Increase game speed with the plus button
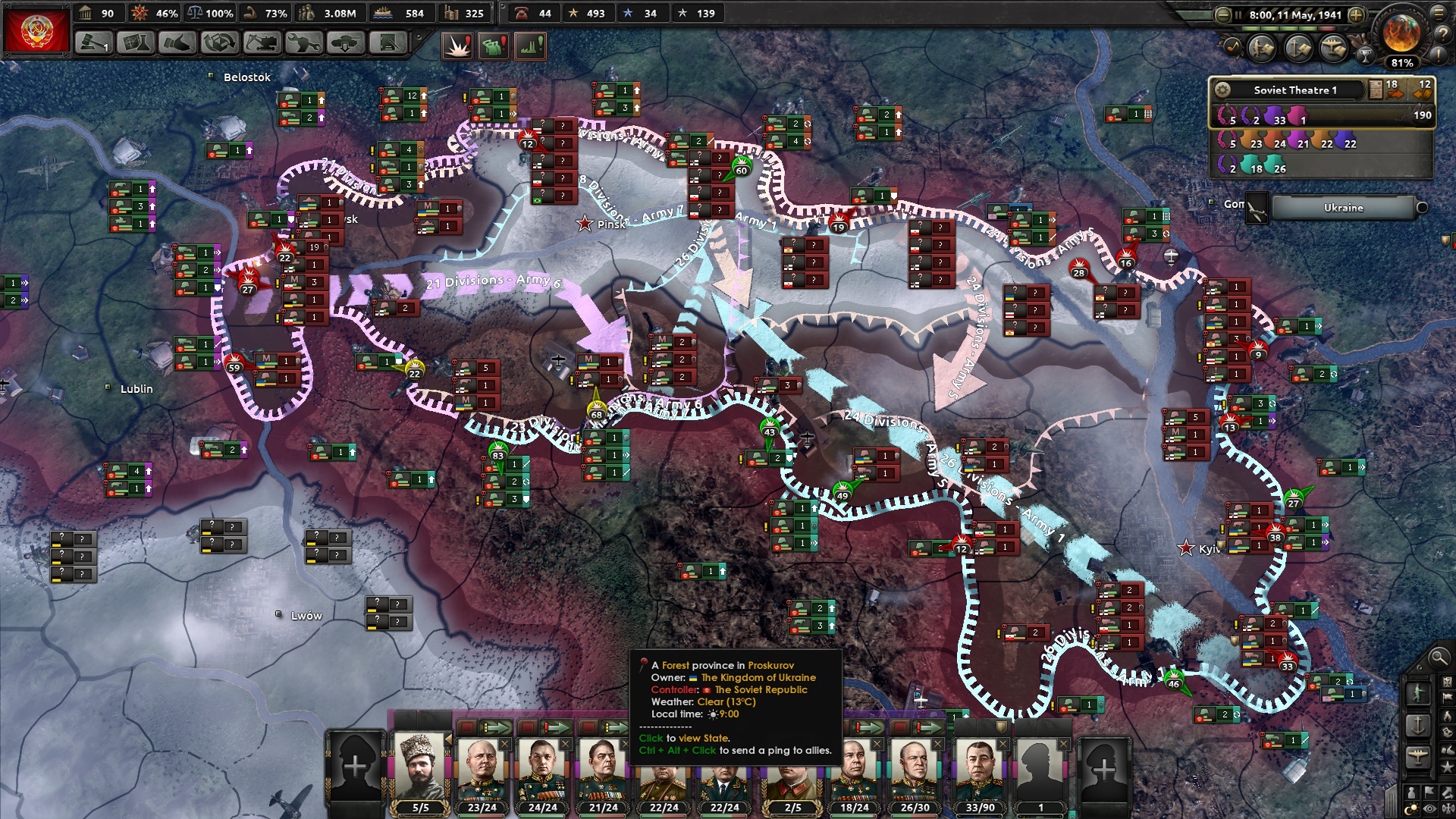This screenshot has width=1456, height=819. coord(1357,14)
